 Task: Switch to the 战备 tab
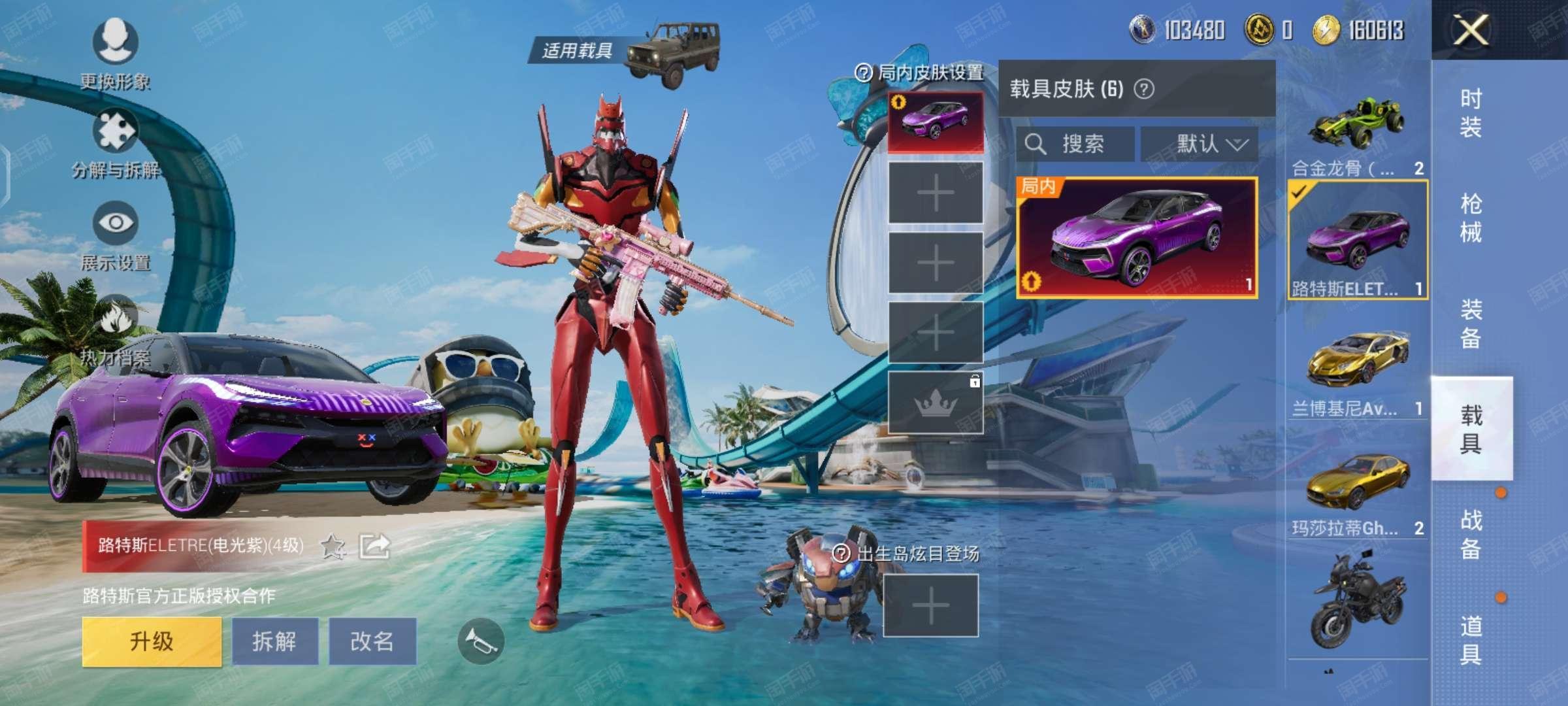click(x=1471, y=534)
